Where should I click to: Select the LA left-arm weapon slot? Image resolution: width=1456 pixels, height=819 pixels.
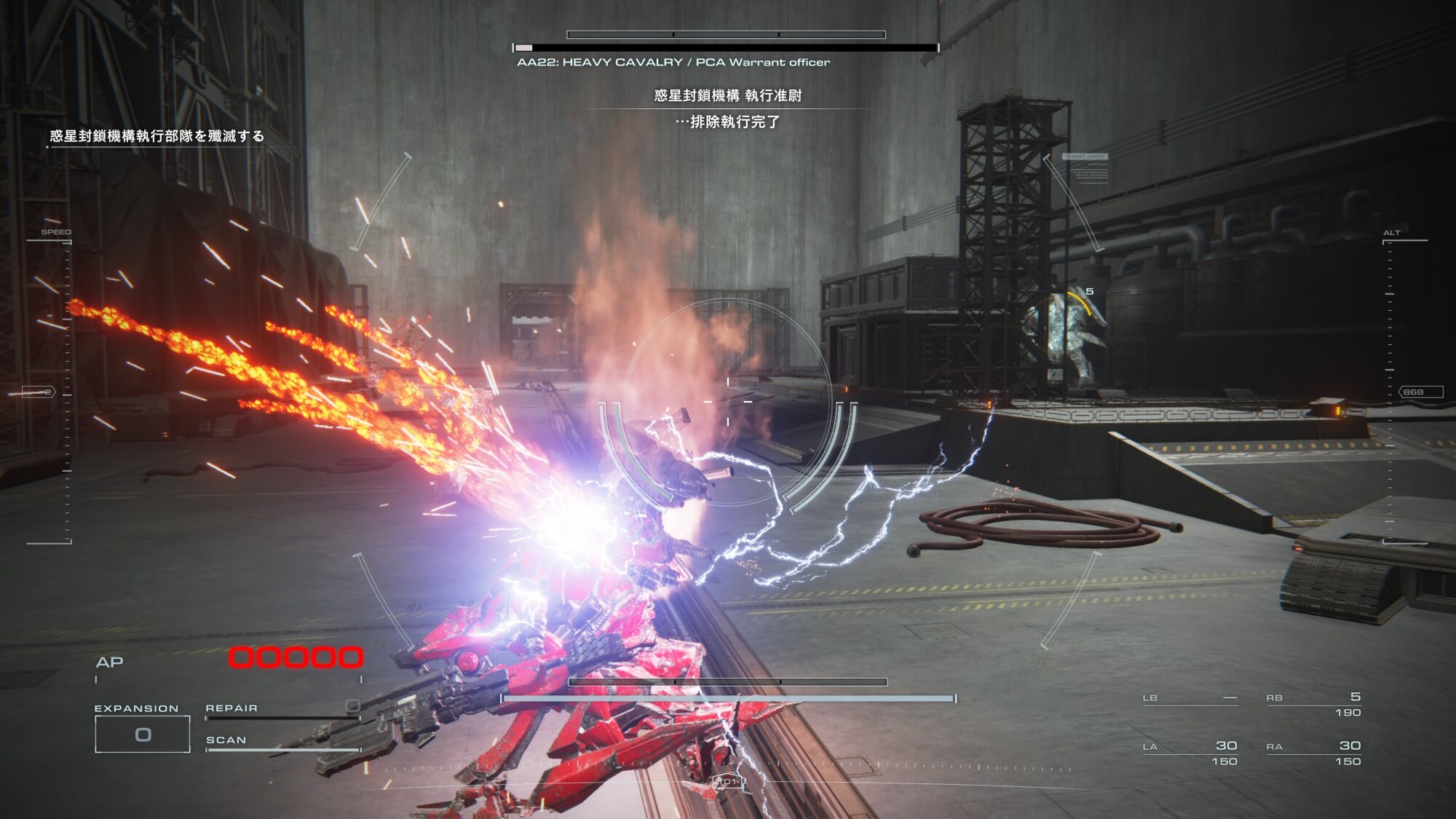tap(1190, 753)
